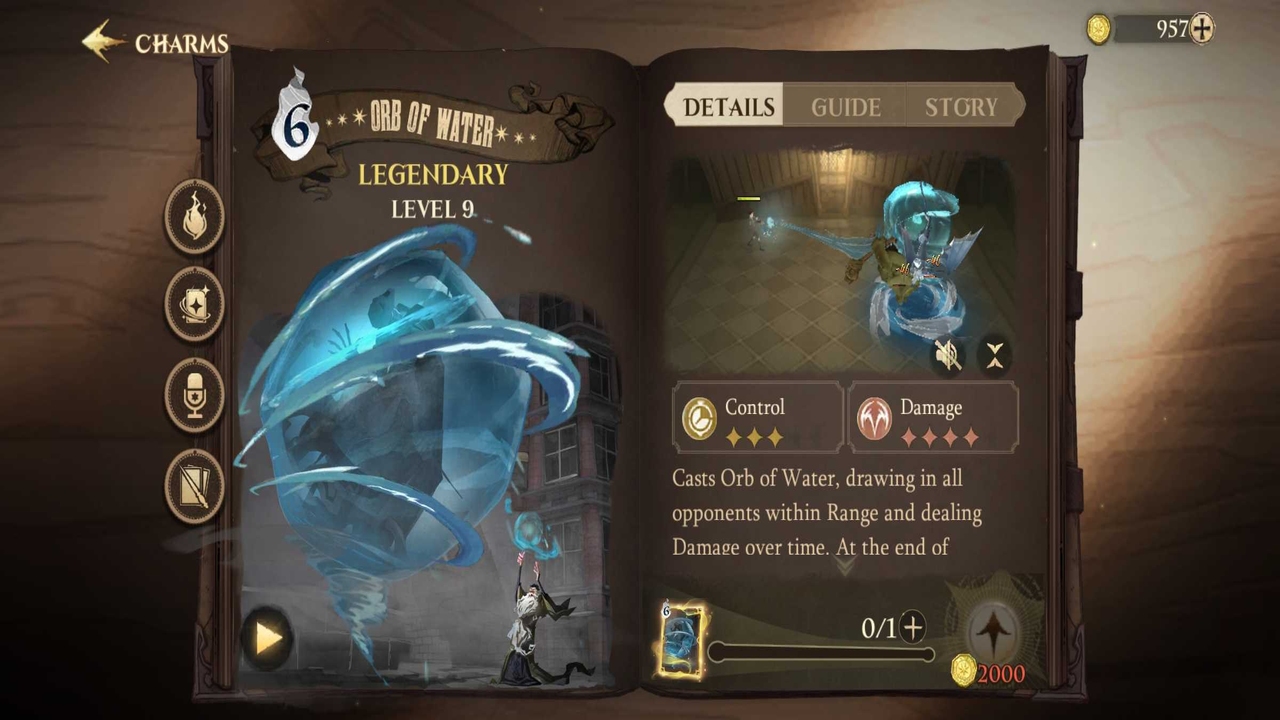This screenshot has height=720, width=1280.
Task: Select the glowing Orb of Water card thumbnail
Action: (683, 640)
